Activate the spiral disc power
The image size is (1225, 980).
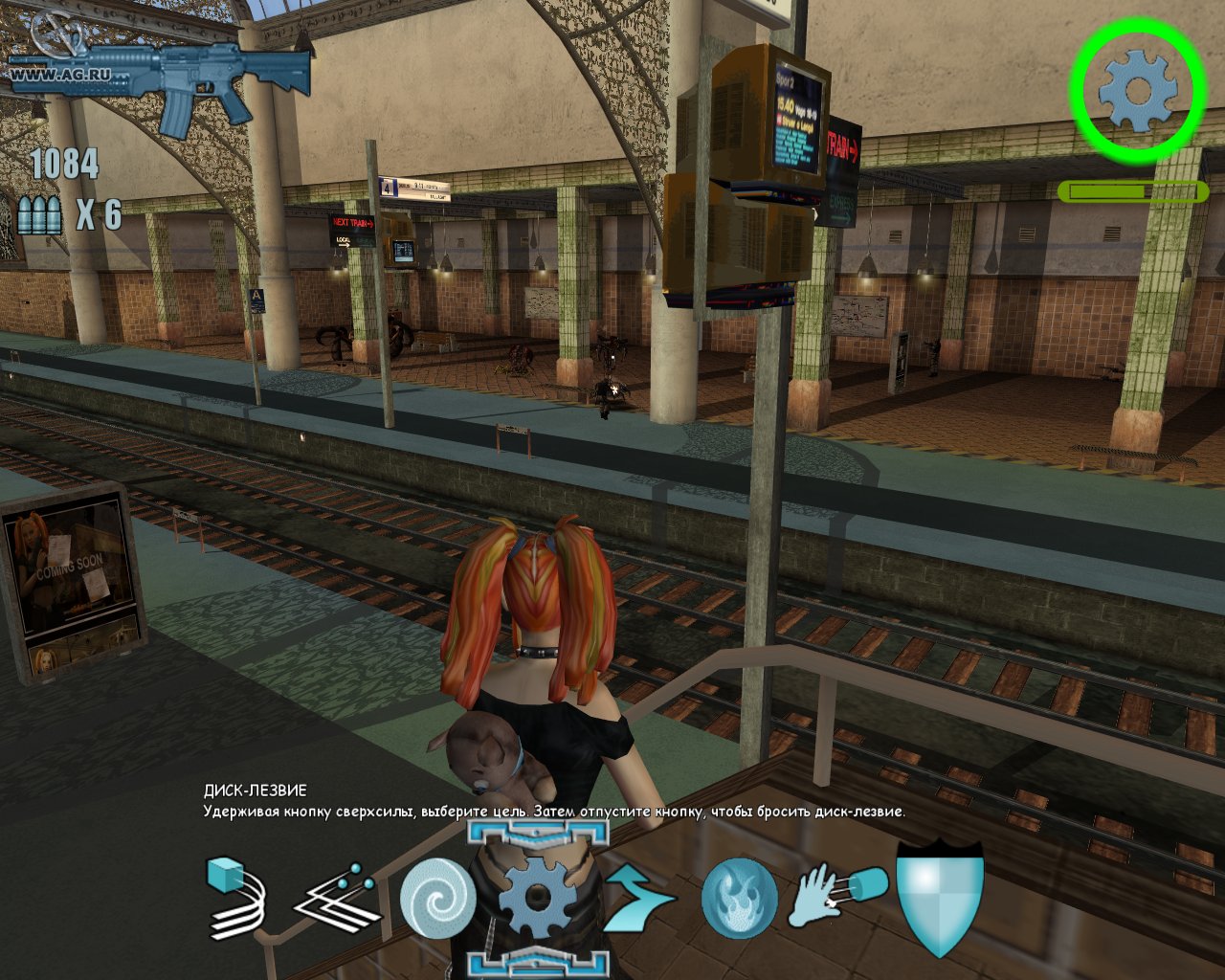(x=437, y=900)
